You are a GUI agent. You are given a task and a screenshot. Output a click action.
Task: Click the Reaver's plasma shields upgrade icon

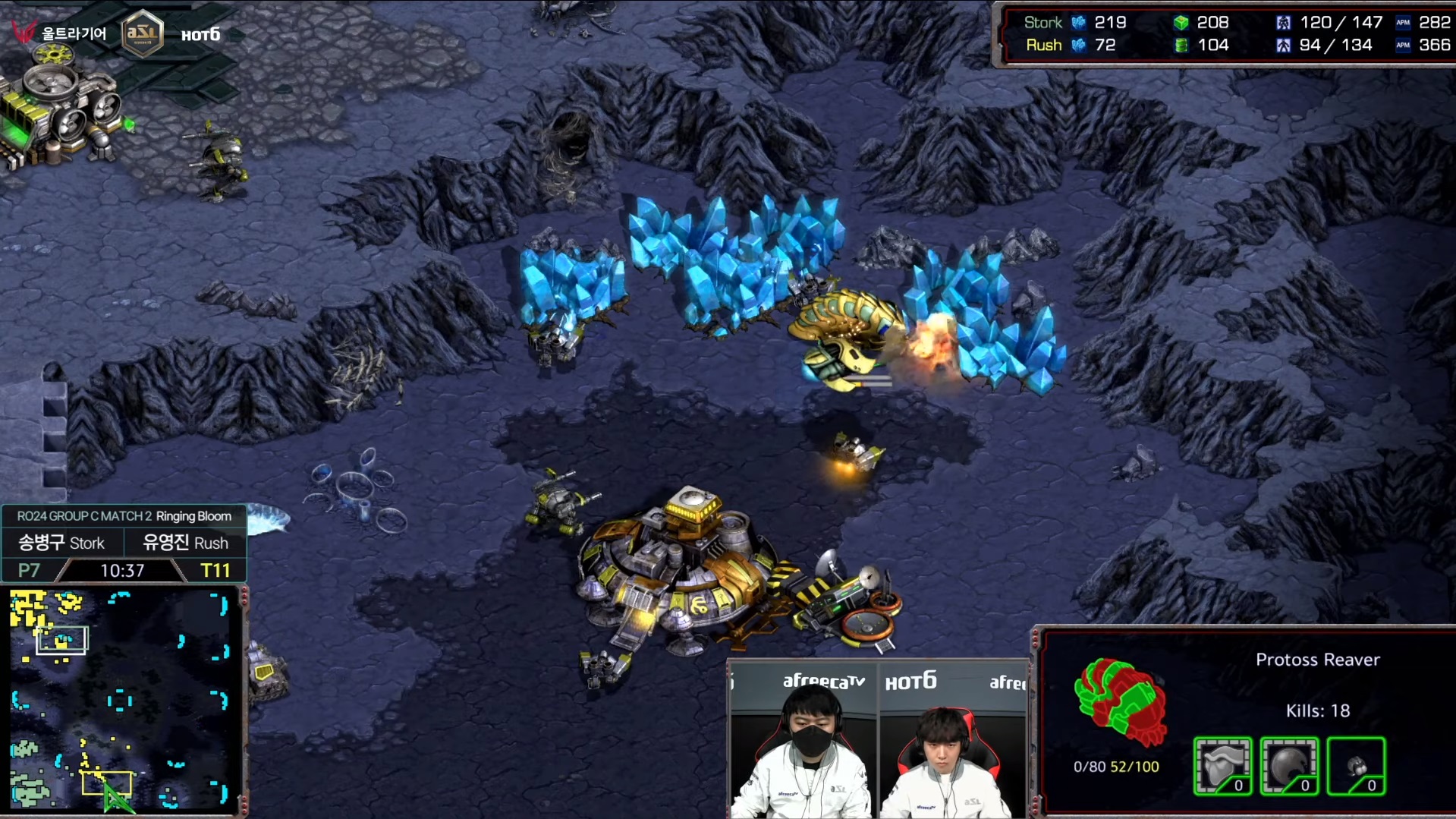[1289, 766]
